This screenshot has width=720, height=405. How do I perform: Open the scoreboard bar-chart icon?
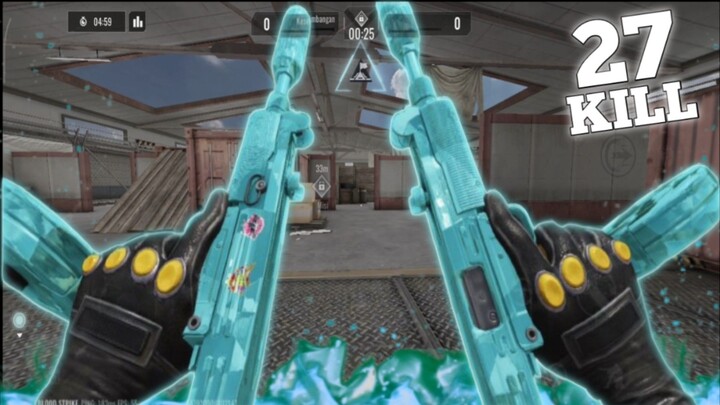[137, 21]
